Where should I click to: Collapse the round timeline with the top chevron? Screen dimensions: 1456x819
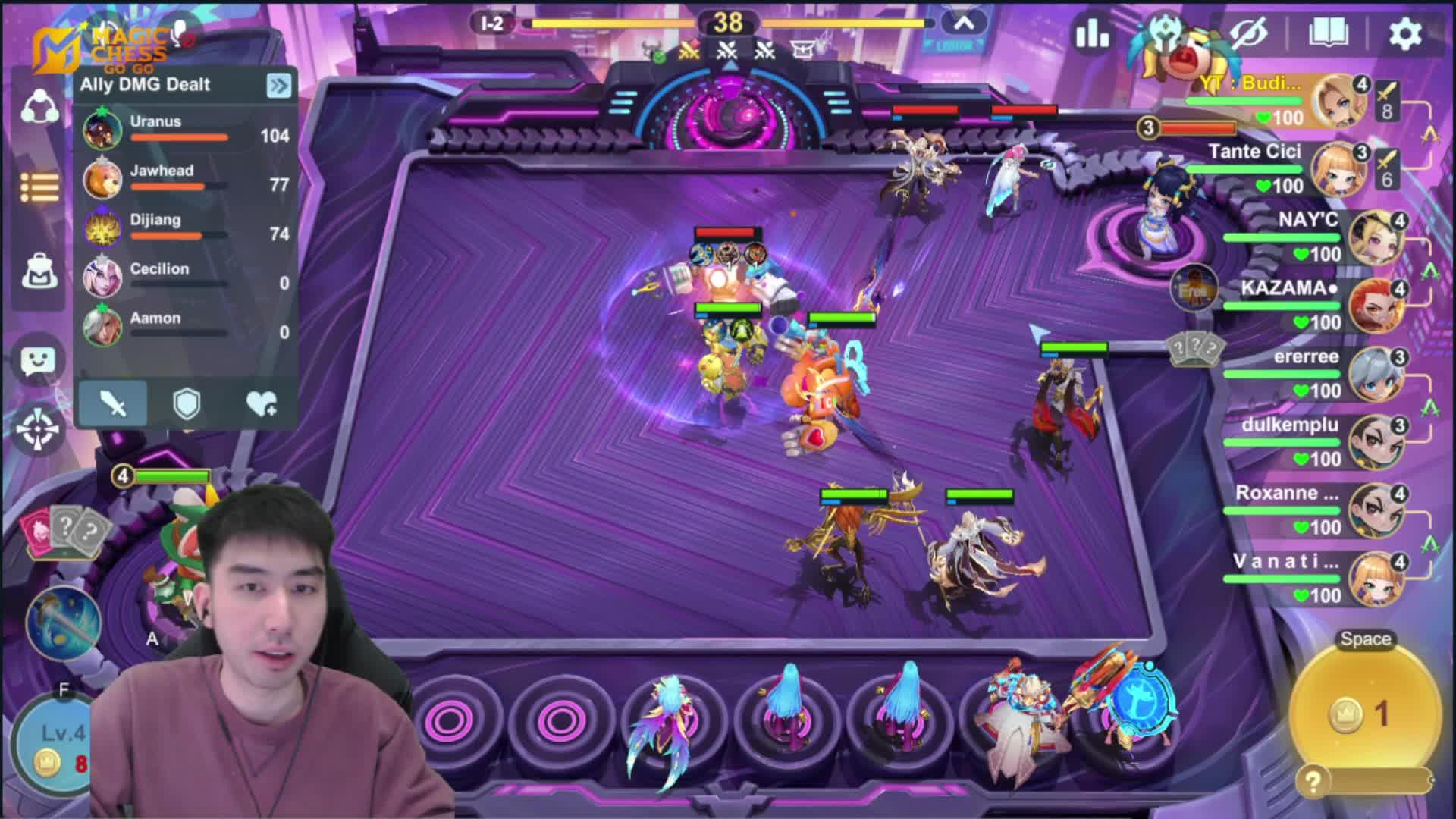point(964,22)
